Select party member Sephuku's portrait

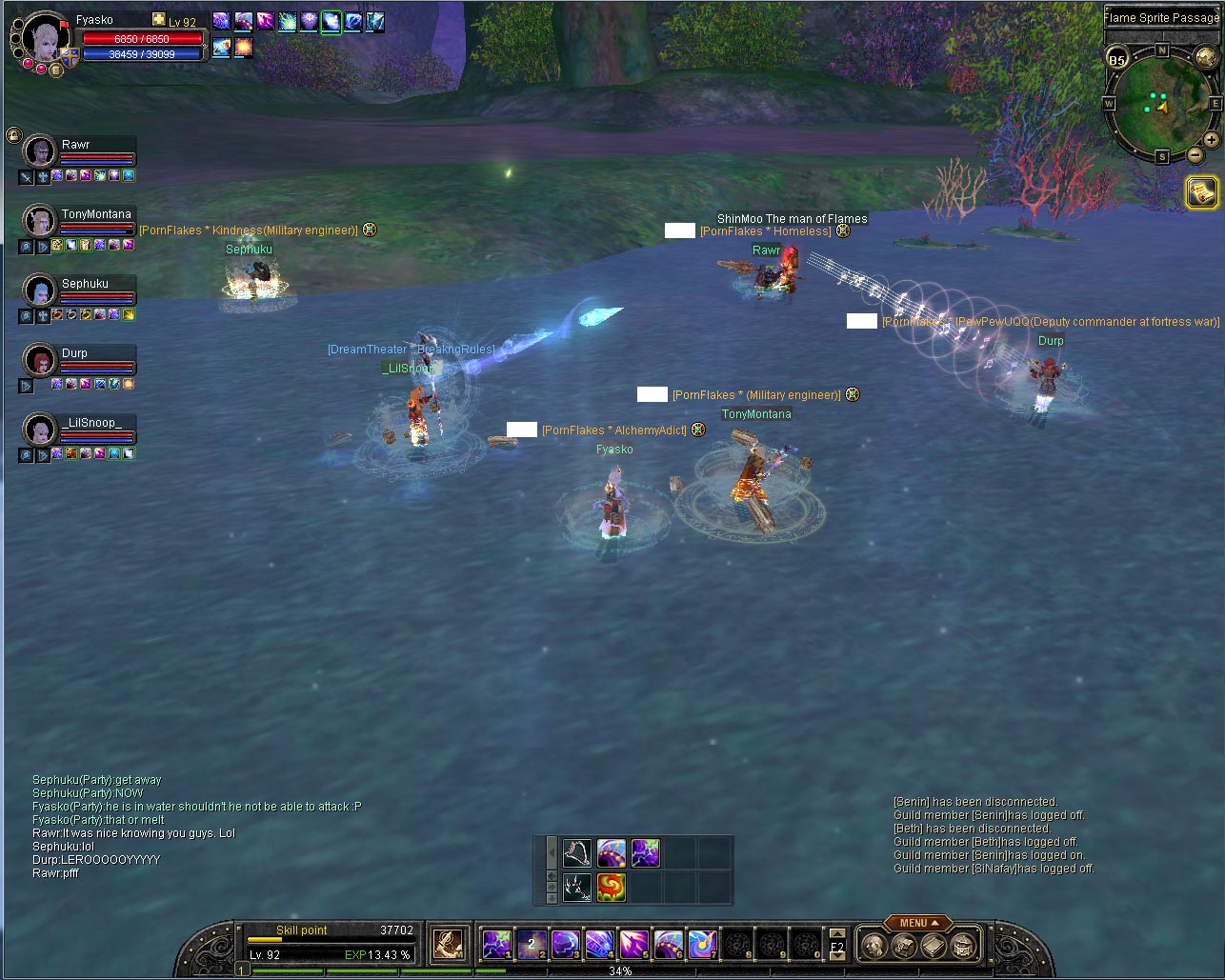point(40,290)
